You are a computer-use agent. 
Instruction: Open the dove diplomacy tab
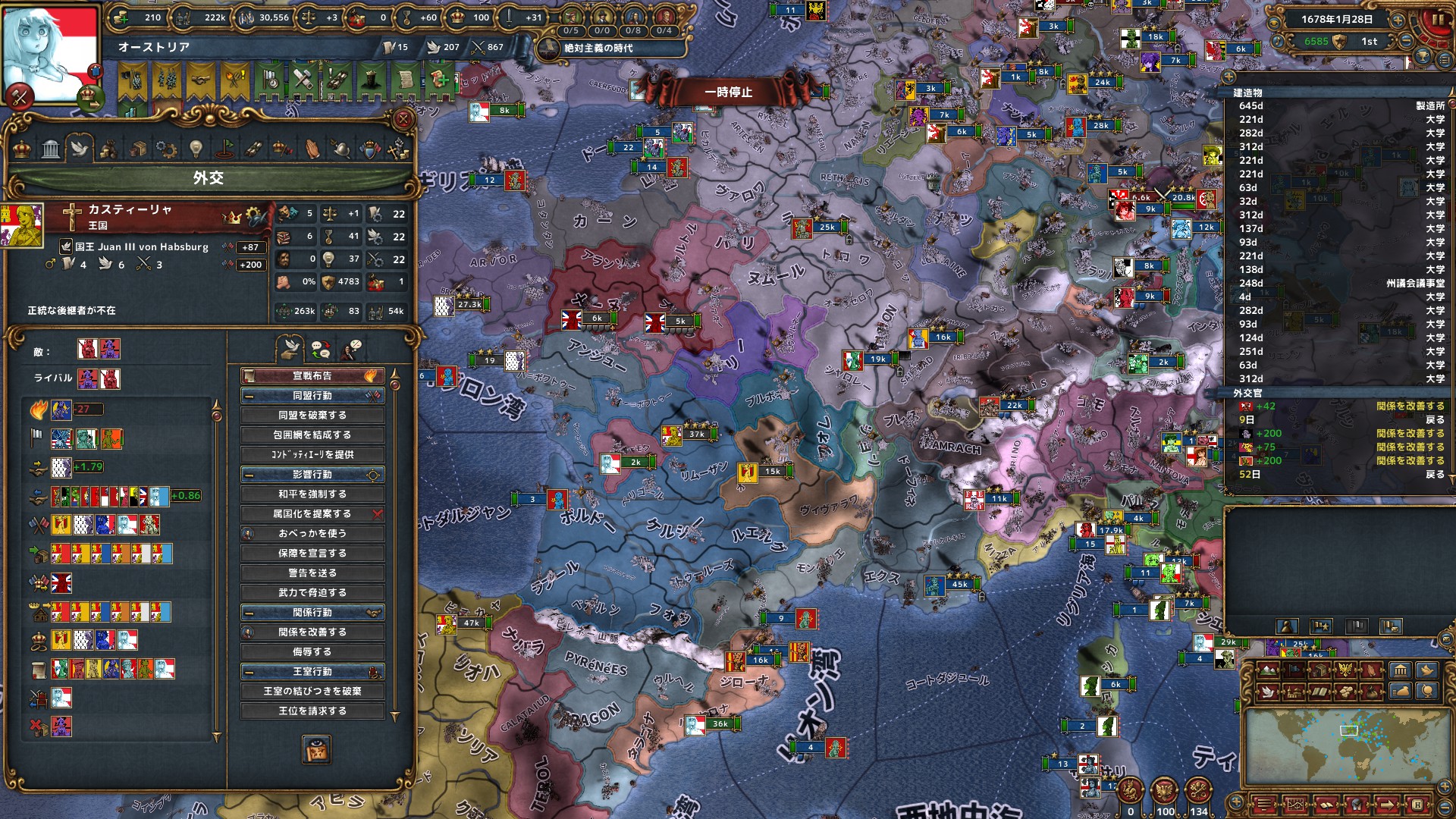[x=79, y=149]
